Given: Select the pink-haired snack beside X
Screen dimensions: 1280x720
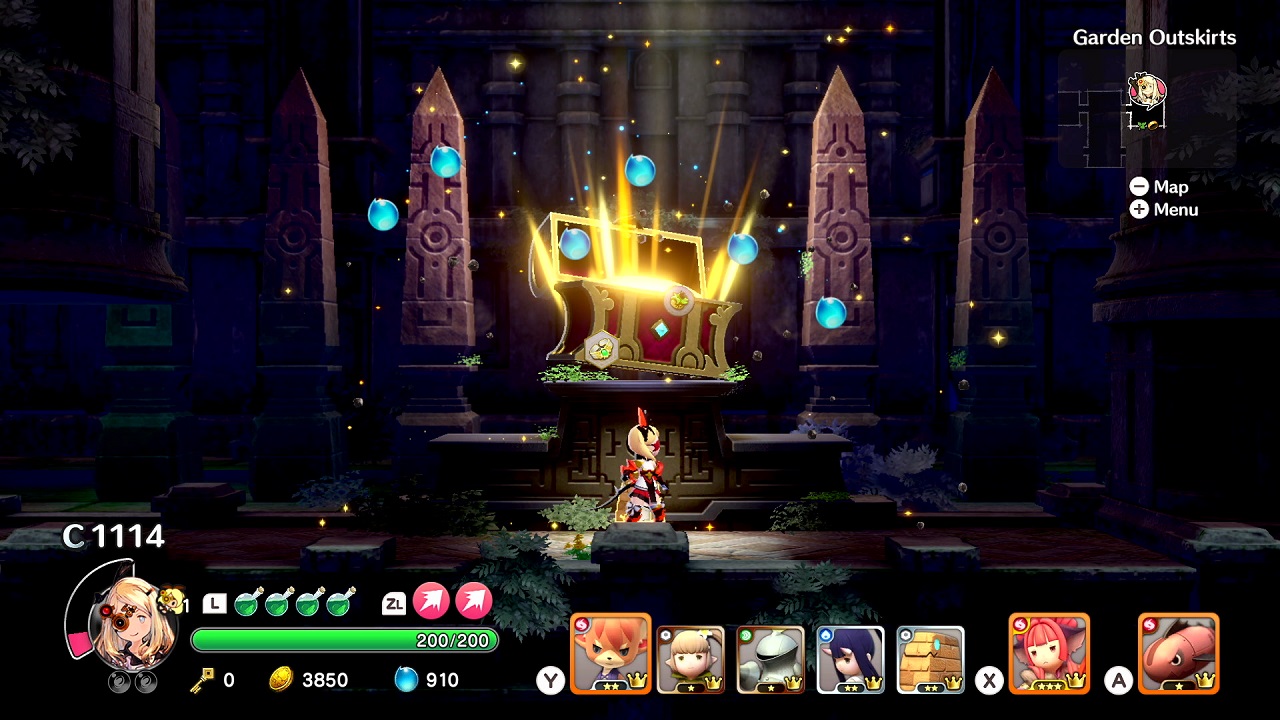Looking at the screenshot, I should 1051,655.
